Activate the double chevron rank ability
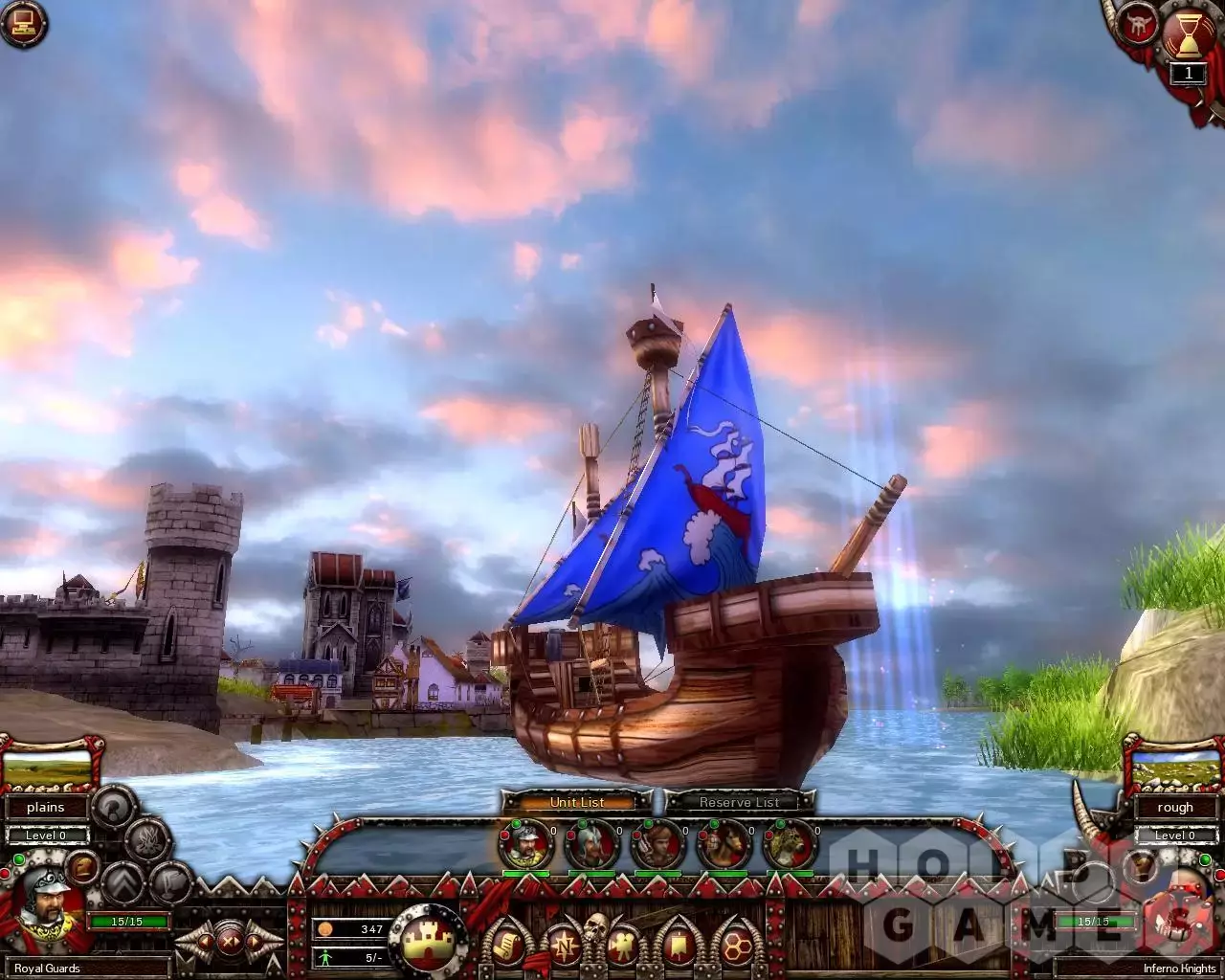 point(122,883)
